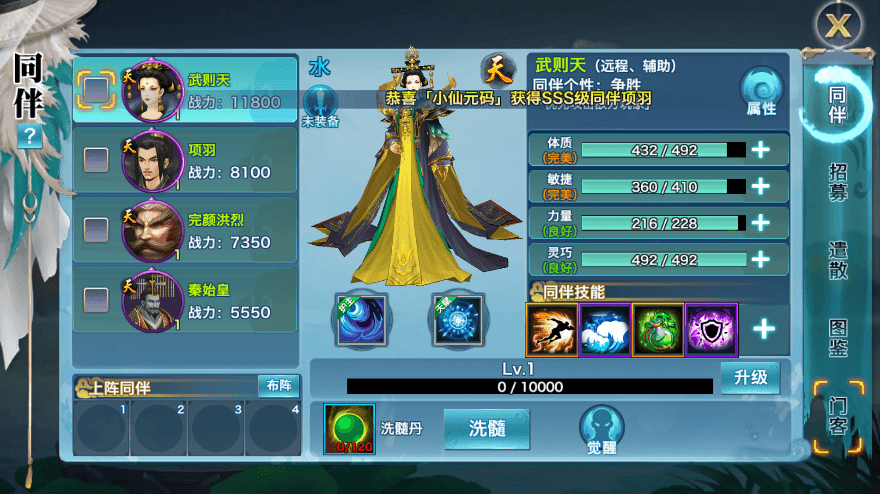Select the purple shield companion skill icon
This screenshot has width=880, height=494.
click(x=712, y=329)
